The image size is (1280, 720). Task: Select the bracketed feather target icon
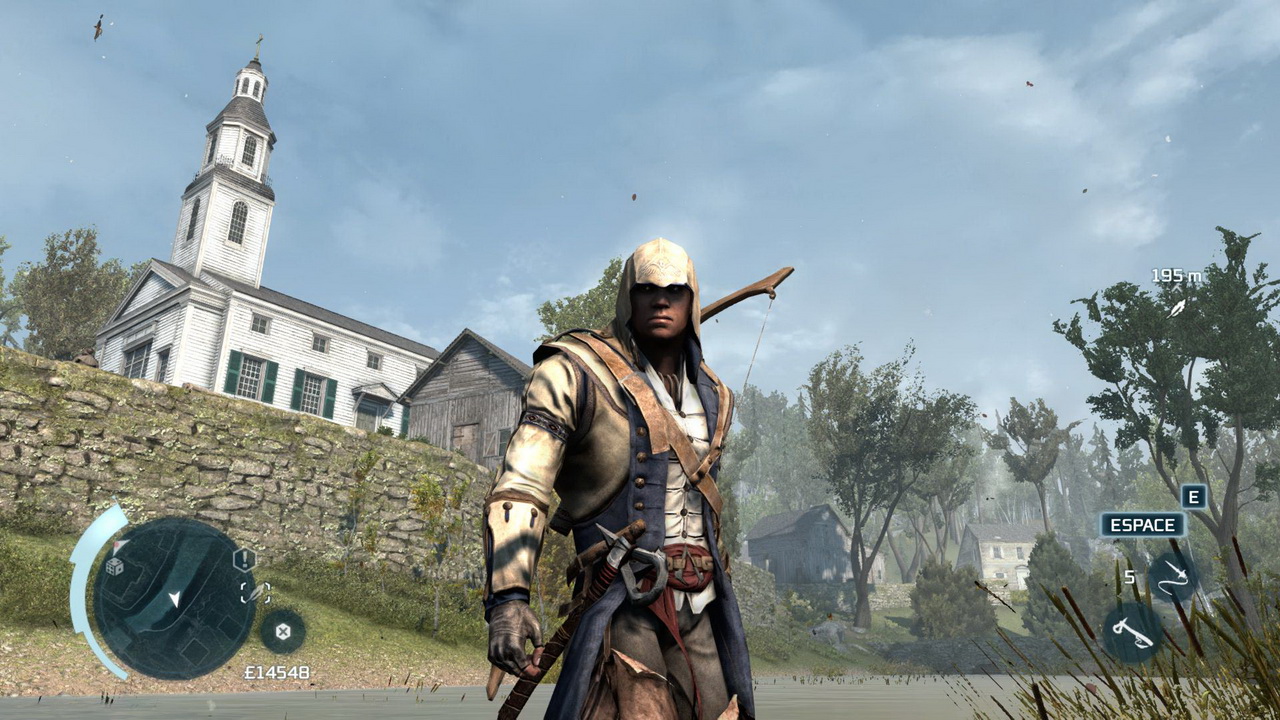pyautogui.click(x=255, y=592)
